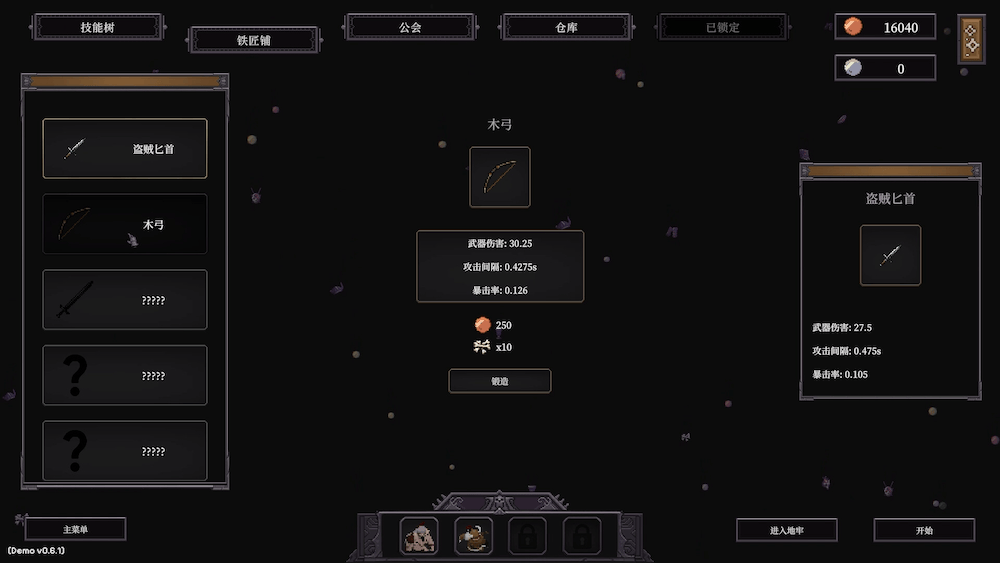Click the wooden bow preview icon
The height and width of the screenshot is (563, 1000).
[x=500, y=177]
